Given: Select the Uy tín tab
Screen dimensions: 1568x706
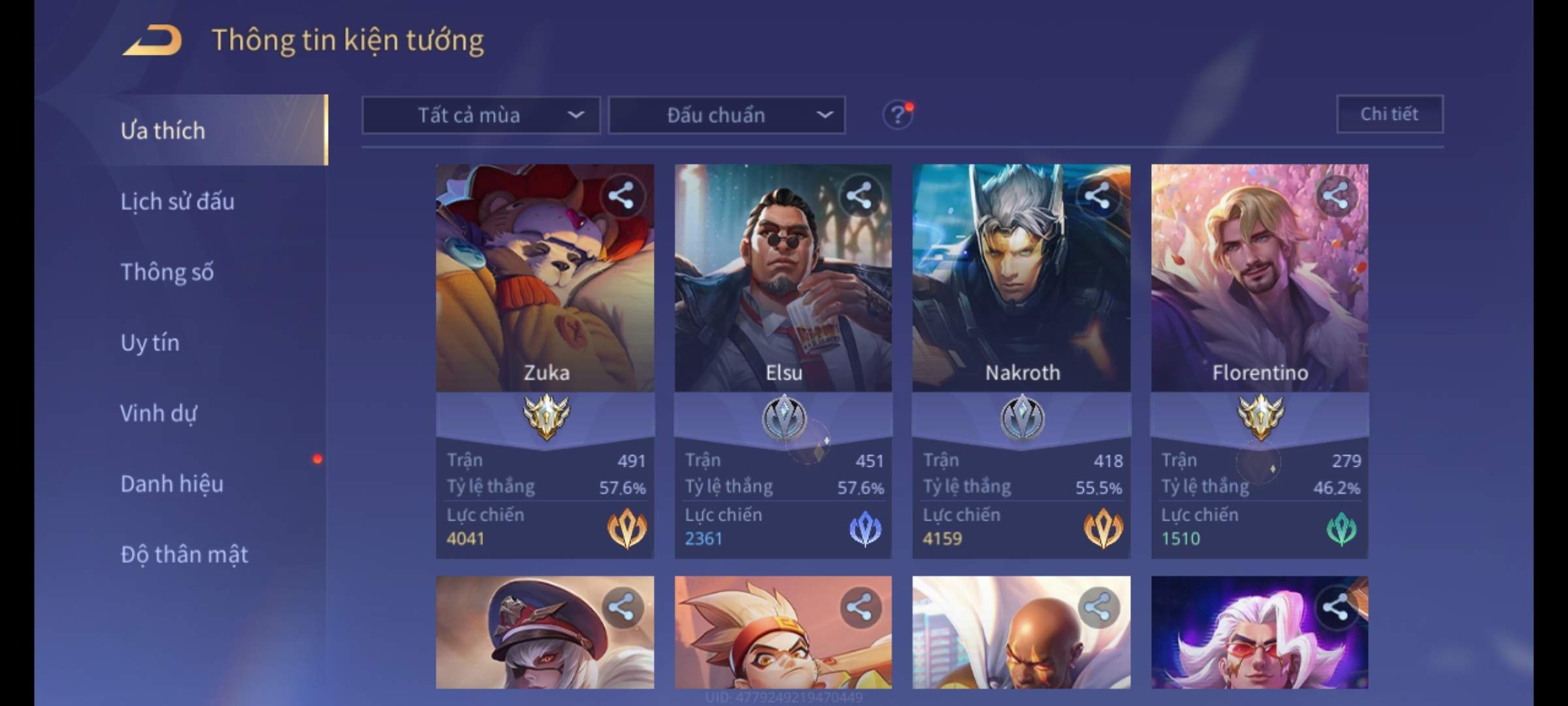Looking at the screenshot, I should click(150, 343).
